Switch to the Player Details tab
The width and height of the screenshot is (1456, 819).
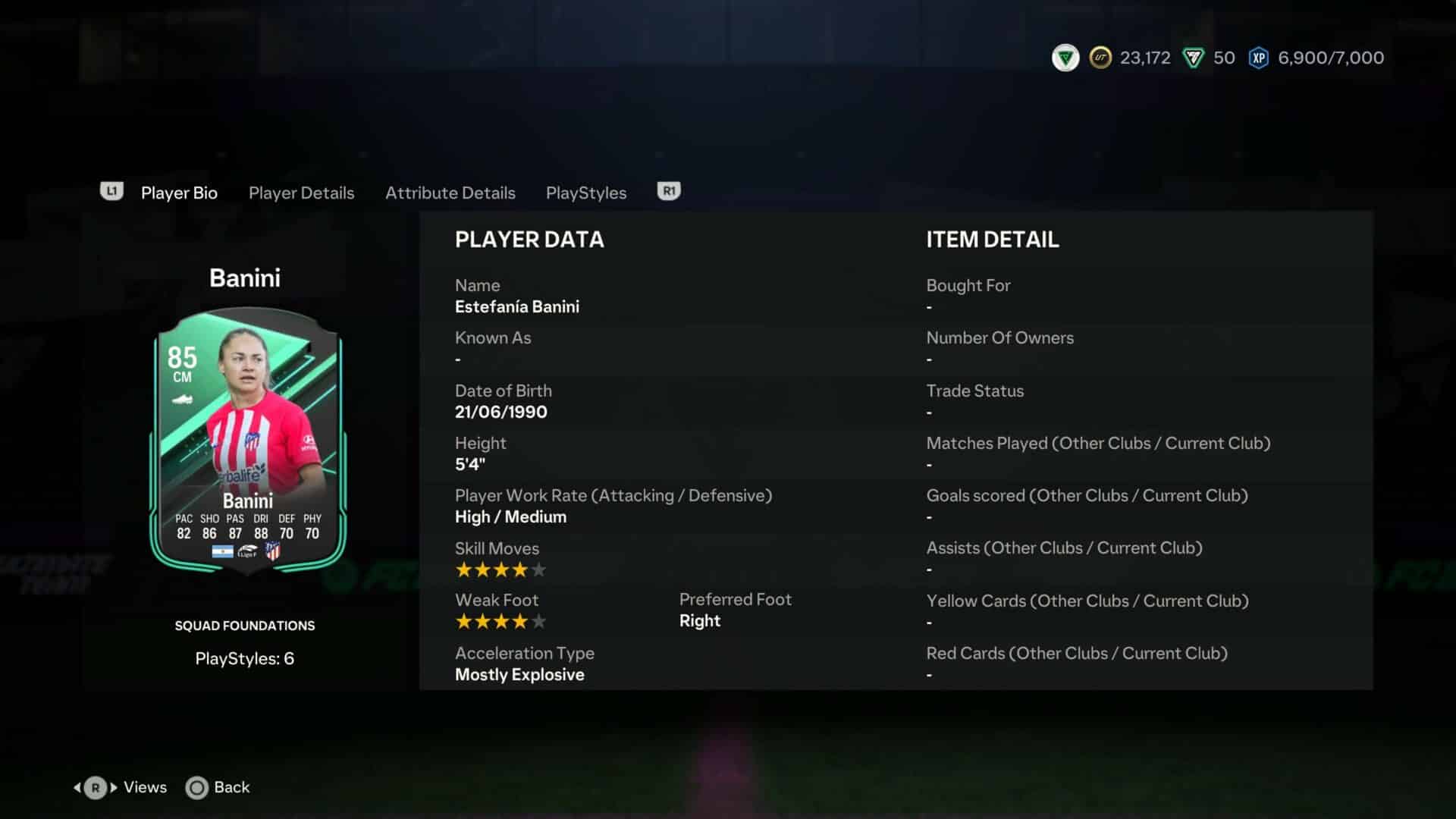(301, 193)
